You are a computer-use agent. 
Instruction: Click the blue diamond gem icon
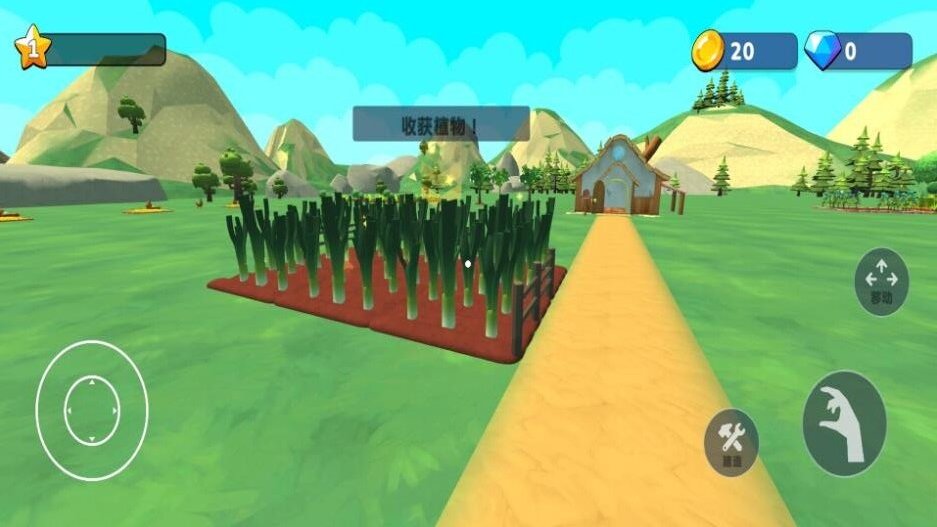coord(824,50)
